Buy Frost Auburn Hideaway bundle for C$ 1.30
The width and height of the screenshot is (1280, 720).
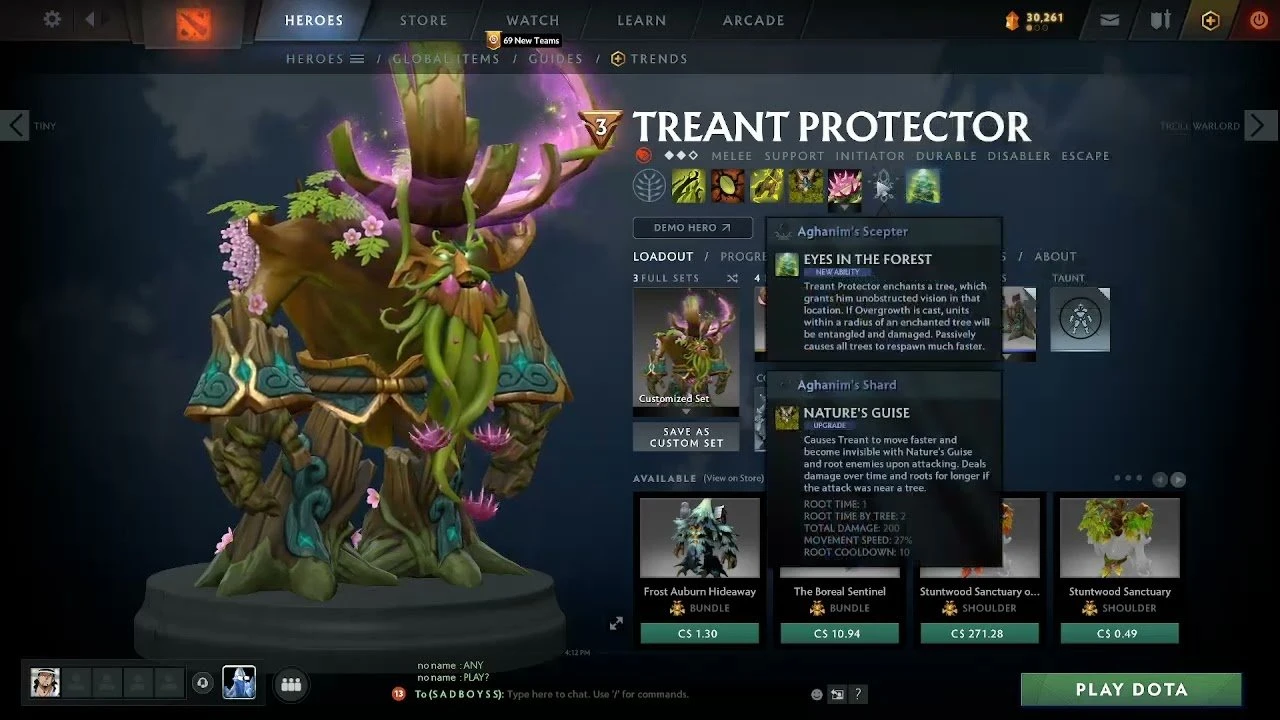pyautogui.click(x=699, y=633)
